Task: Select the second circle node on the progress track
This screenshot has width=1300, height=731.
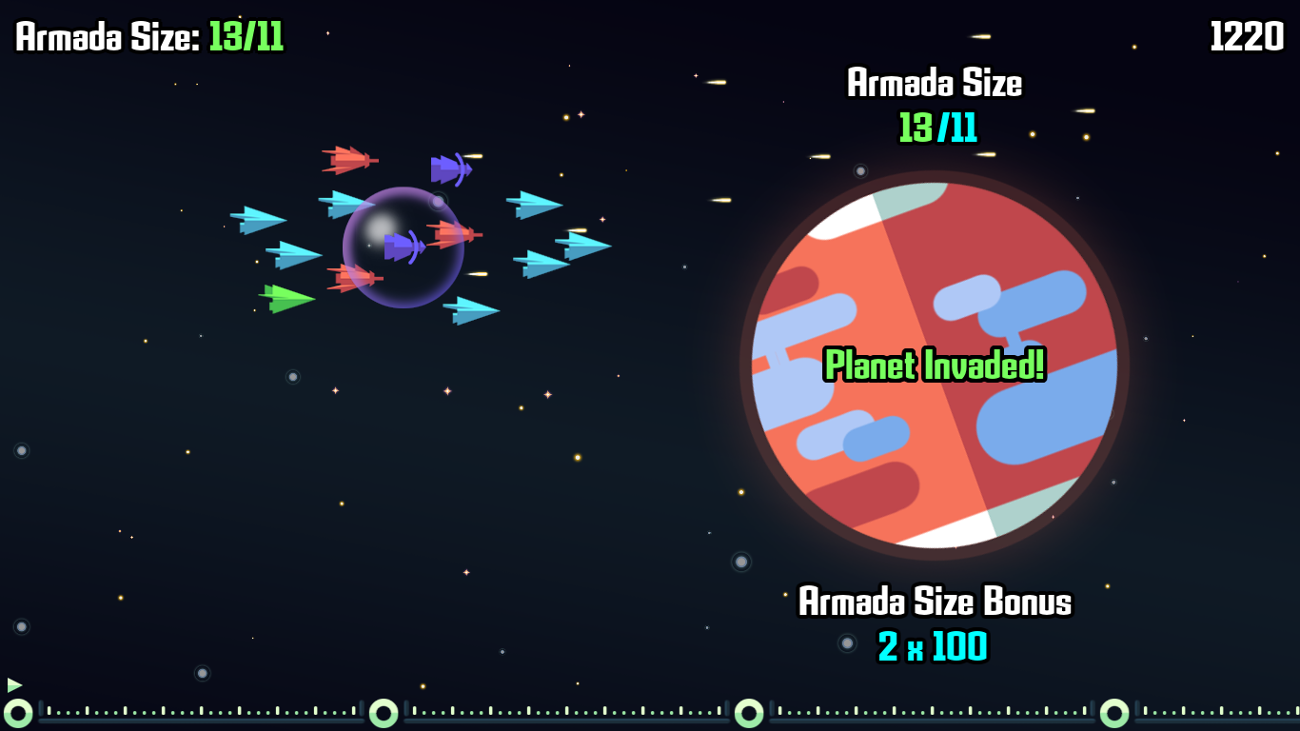Action: [381, 713]
